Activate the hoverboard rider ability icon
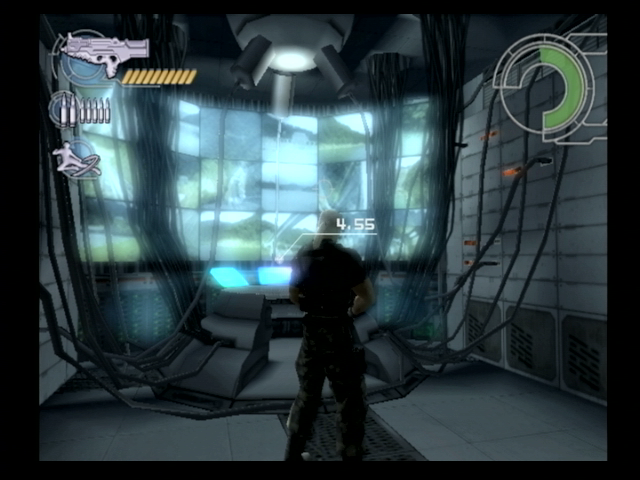640x480 pixels. [x=78, y=160]
